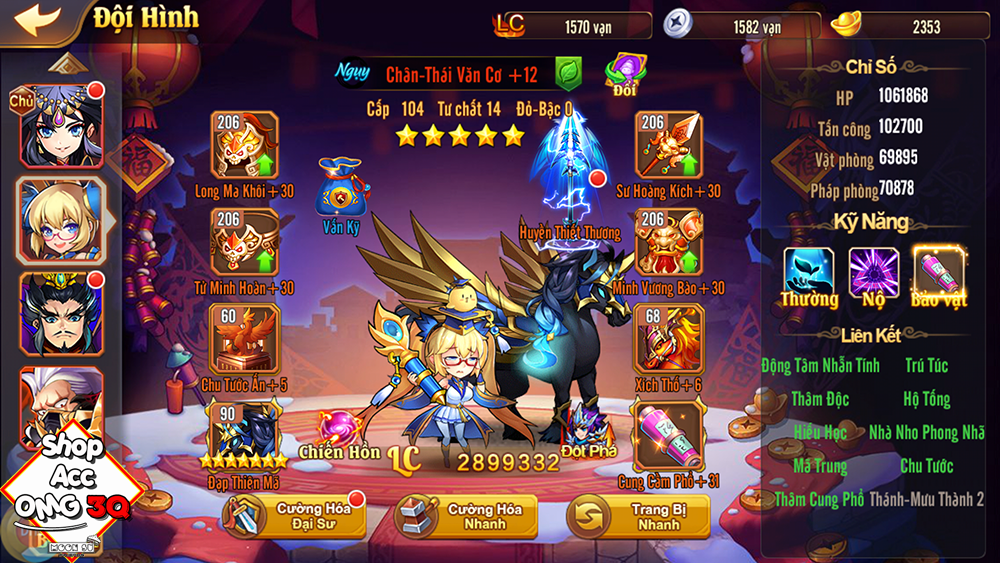
Task: Tap the Cường Hóa Nhanh button
Action: [466, 516]
